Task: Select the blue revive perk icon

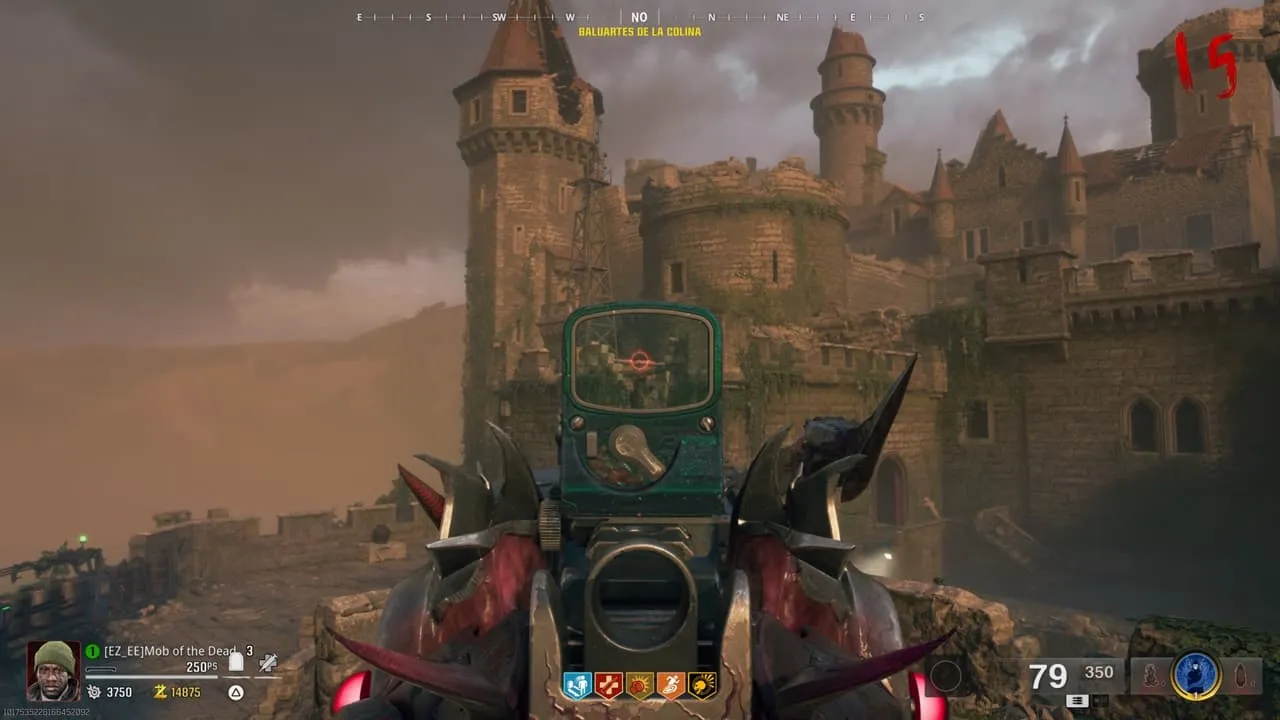Action: click(x=576, y=685)
